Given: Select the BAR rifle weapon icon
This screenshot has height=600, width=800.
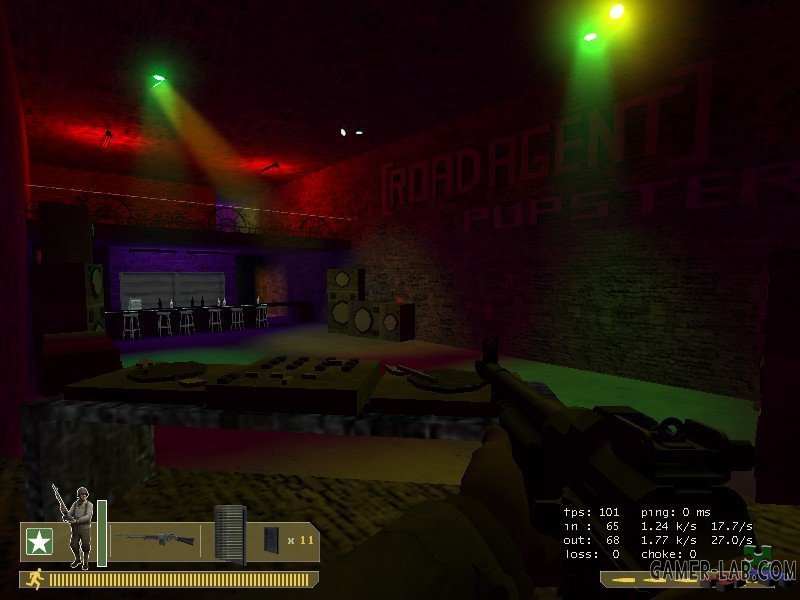Looking at the screenshot, I should click(x=154, y=538).
